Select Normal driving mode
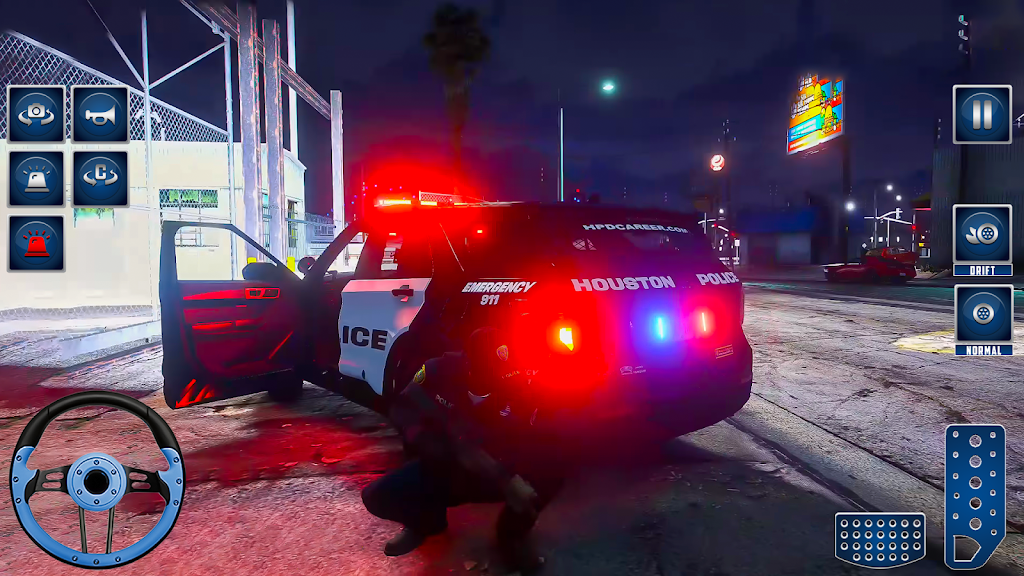Screen dimensions: 1024x576 click(982, 320)
